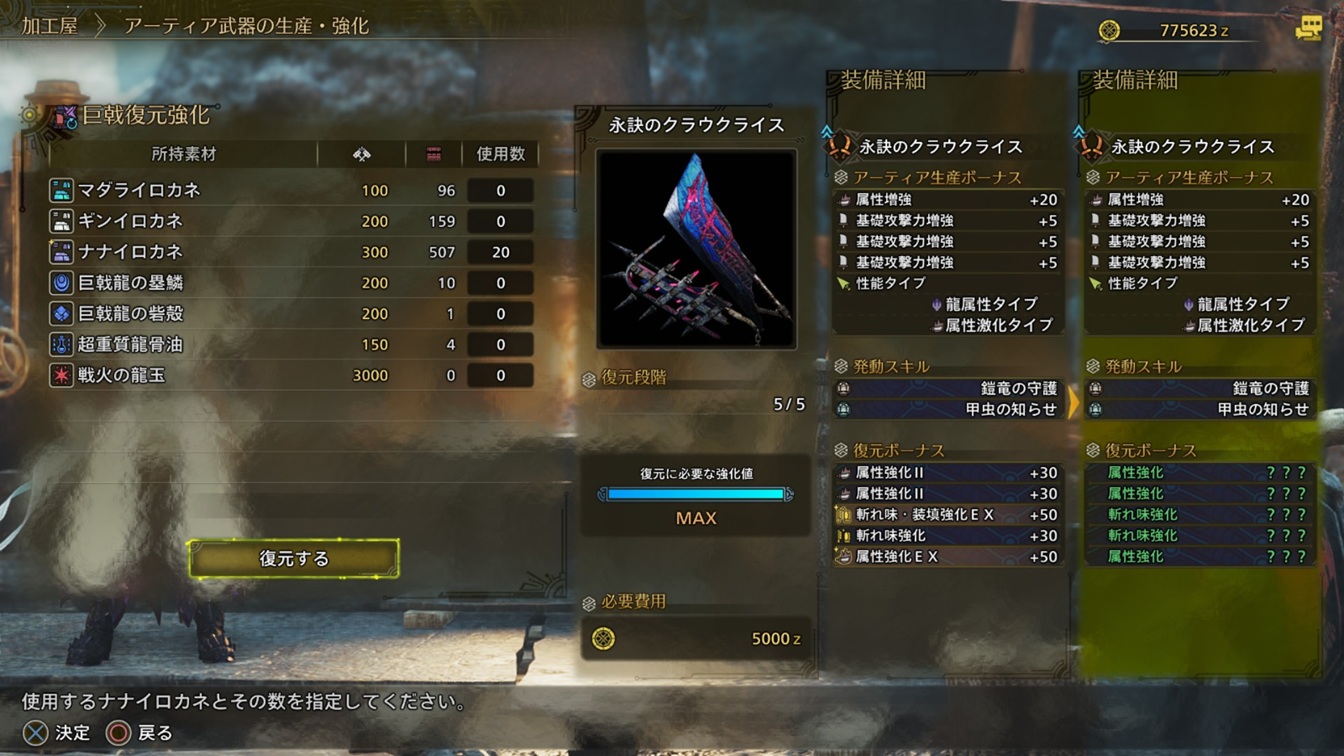Select the 鎧竜の守護 skill in preview panel
The height and width of the screenshot is (756, 1344).
coord(1200,388)
